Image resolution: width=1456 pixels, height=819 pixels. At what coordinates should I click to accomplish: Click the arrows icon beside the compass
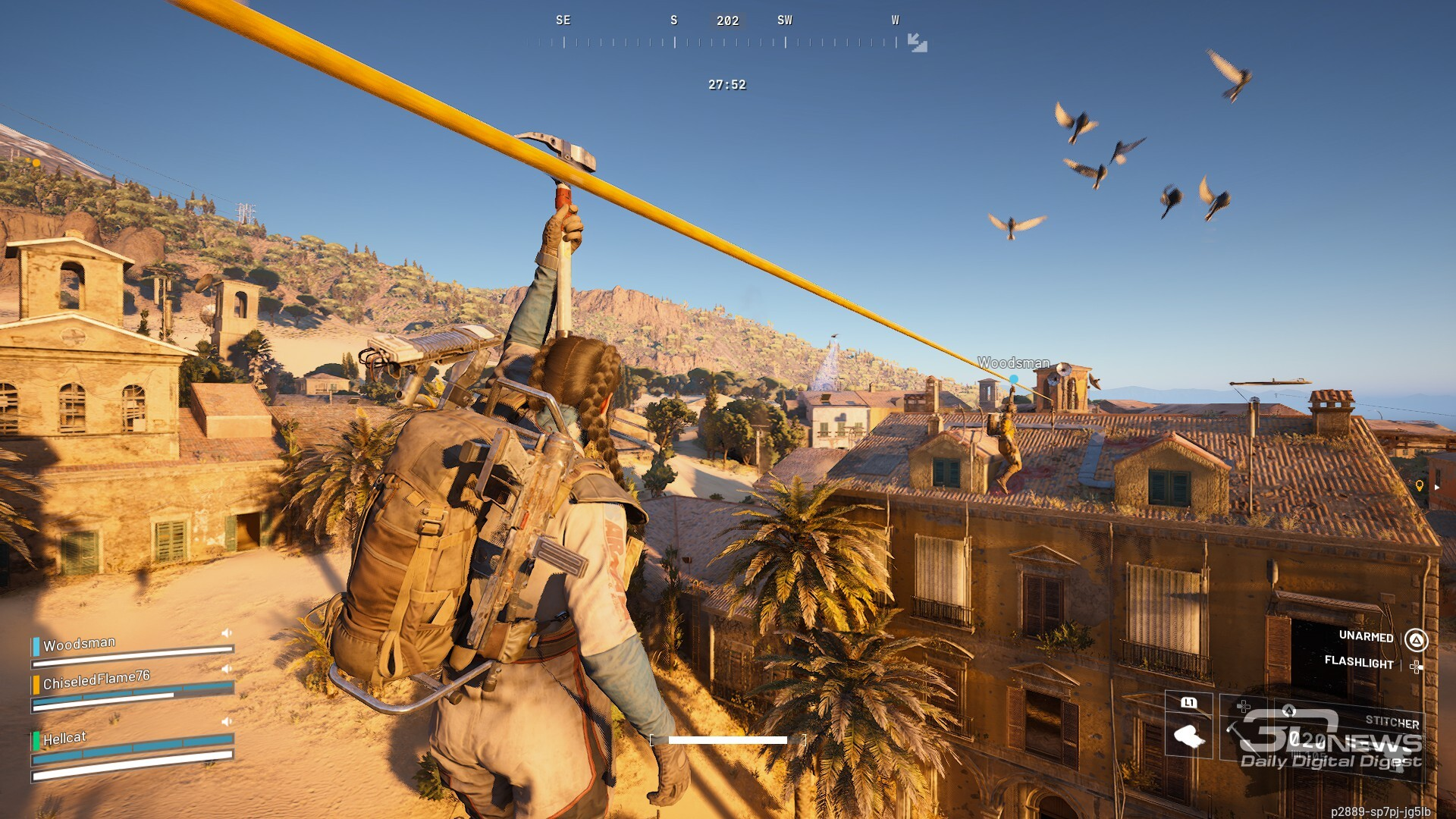tap(917, 42)
